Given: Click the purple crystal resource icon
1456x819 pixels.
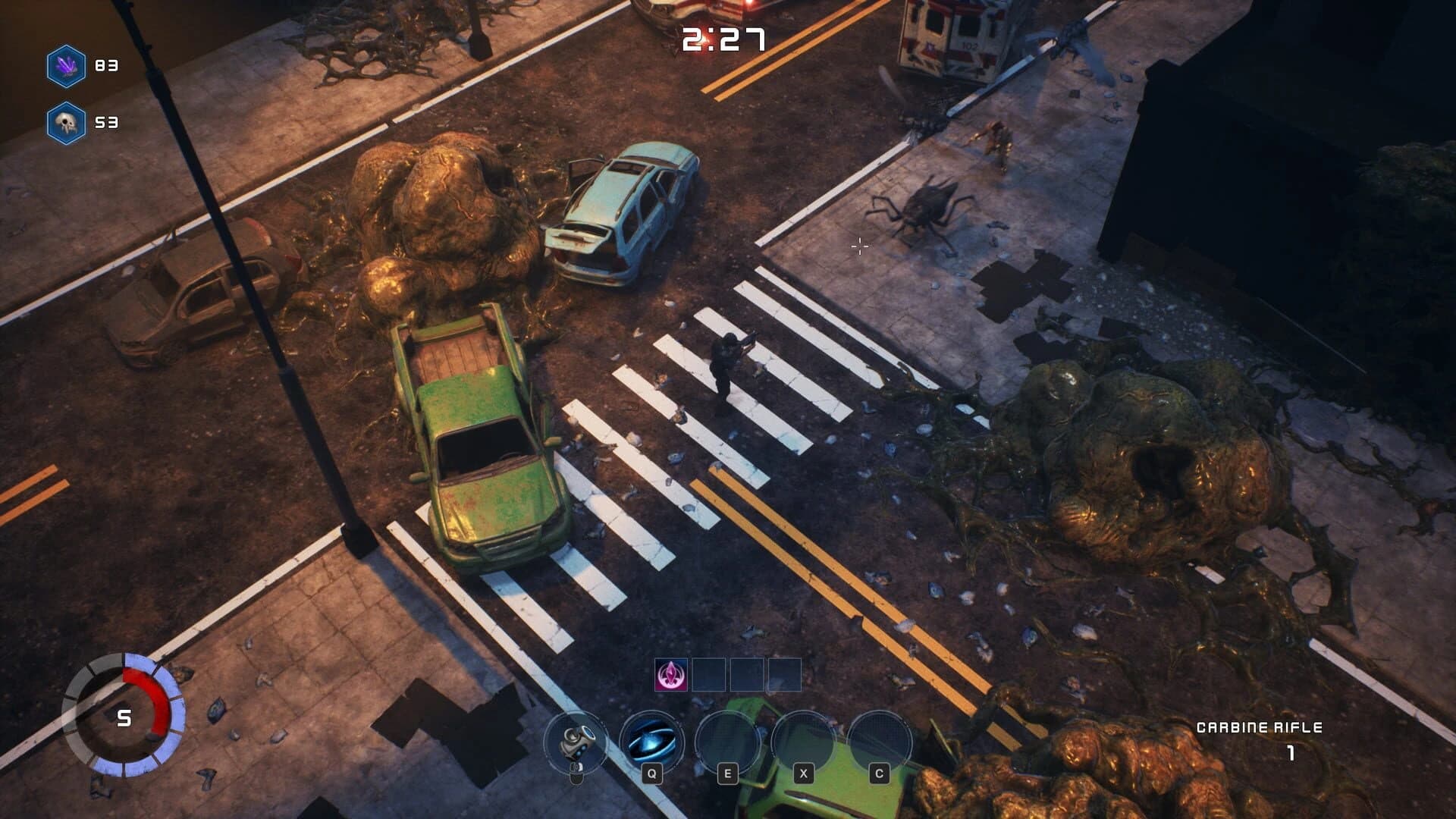Looking at the screenshot, I should [x=67, y=66].
